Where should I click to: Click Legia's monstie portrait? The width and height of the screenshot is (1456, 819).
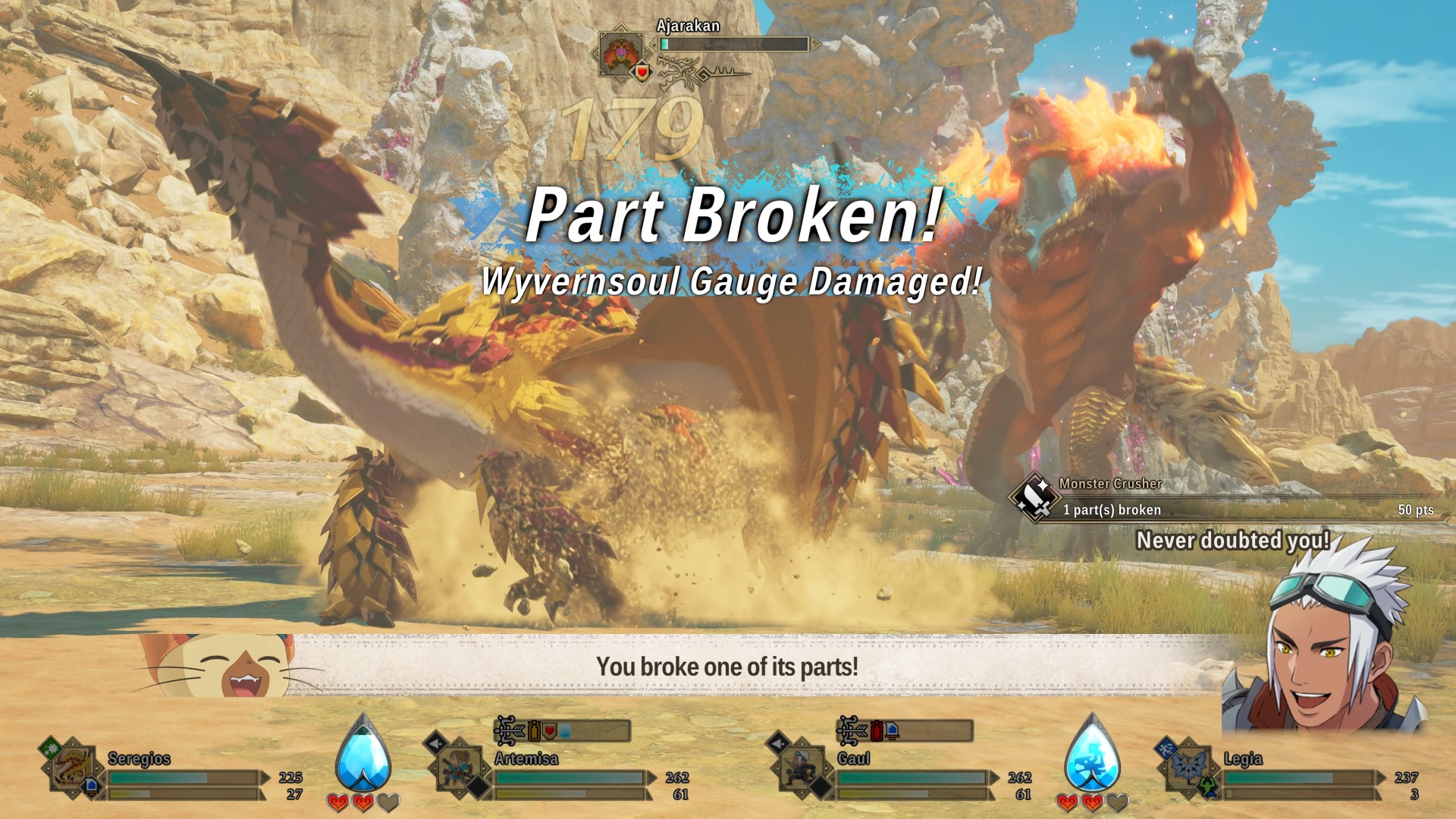point(1188,767)
